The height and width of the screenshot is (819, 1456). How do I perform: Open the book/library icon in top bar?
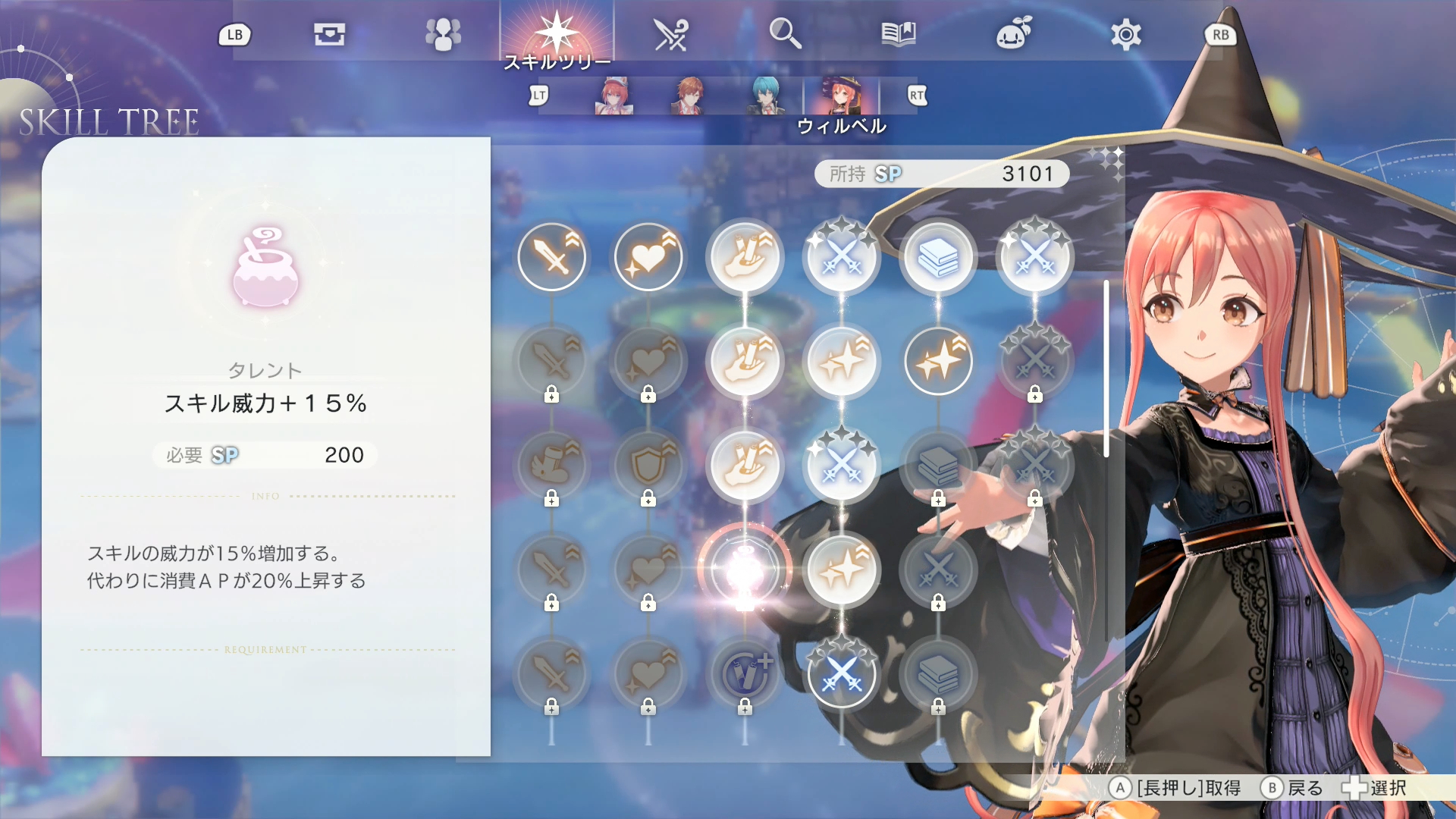coord(899,33)
